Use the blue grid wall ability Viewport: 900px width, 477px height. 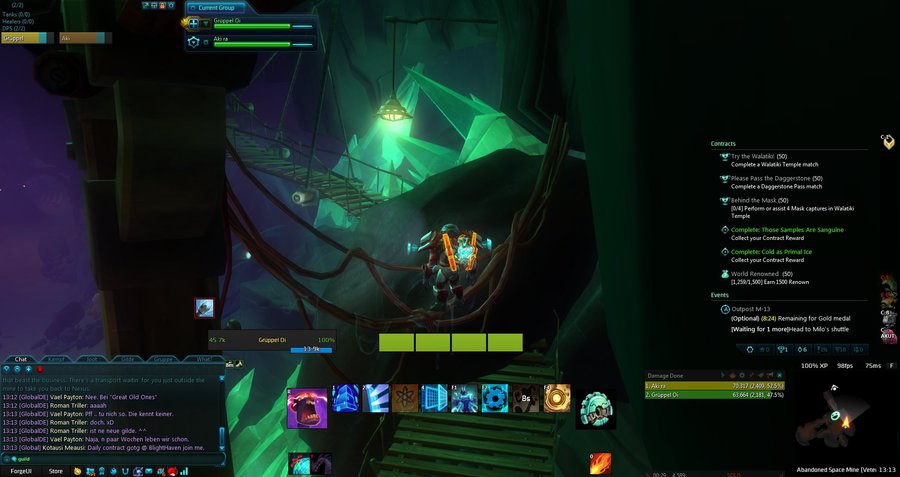(435, 398)
